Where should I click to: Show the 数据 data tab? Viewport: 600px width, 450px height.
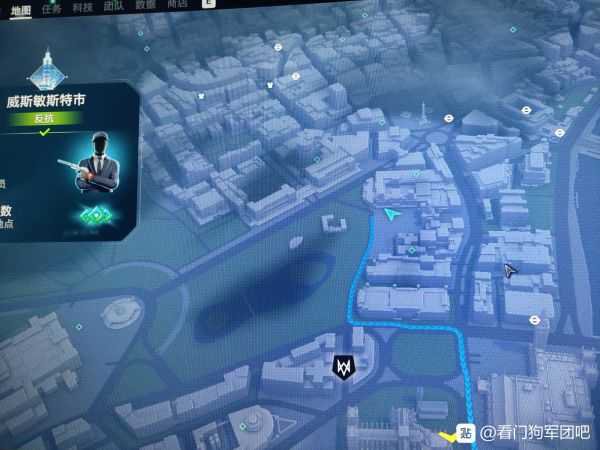click(146, 5)
